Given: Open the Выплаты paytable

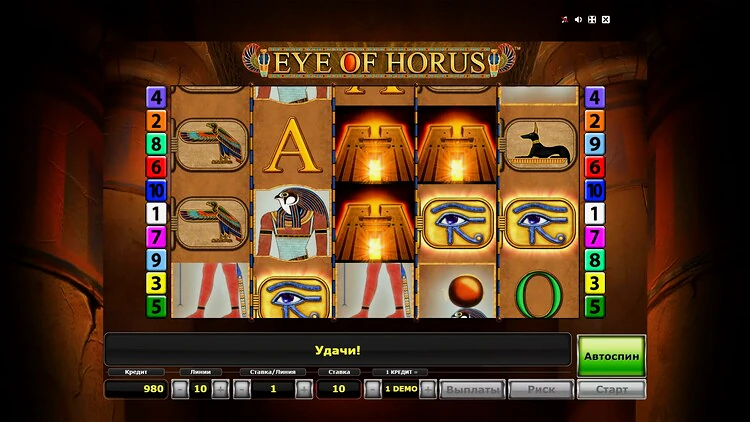Looking at the screenshot, I should point(473,389).
